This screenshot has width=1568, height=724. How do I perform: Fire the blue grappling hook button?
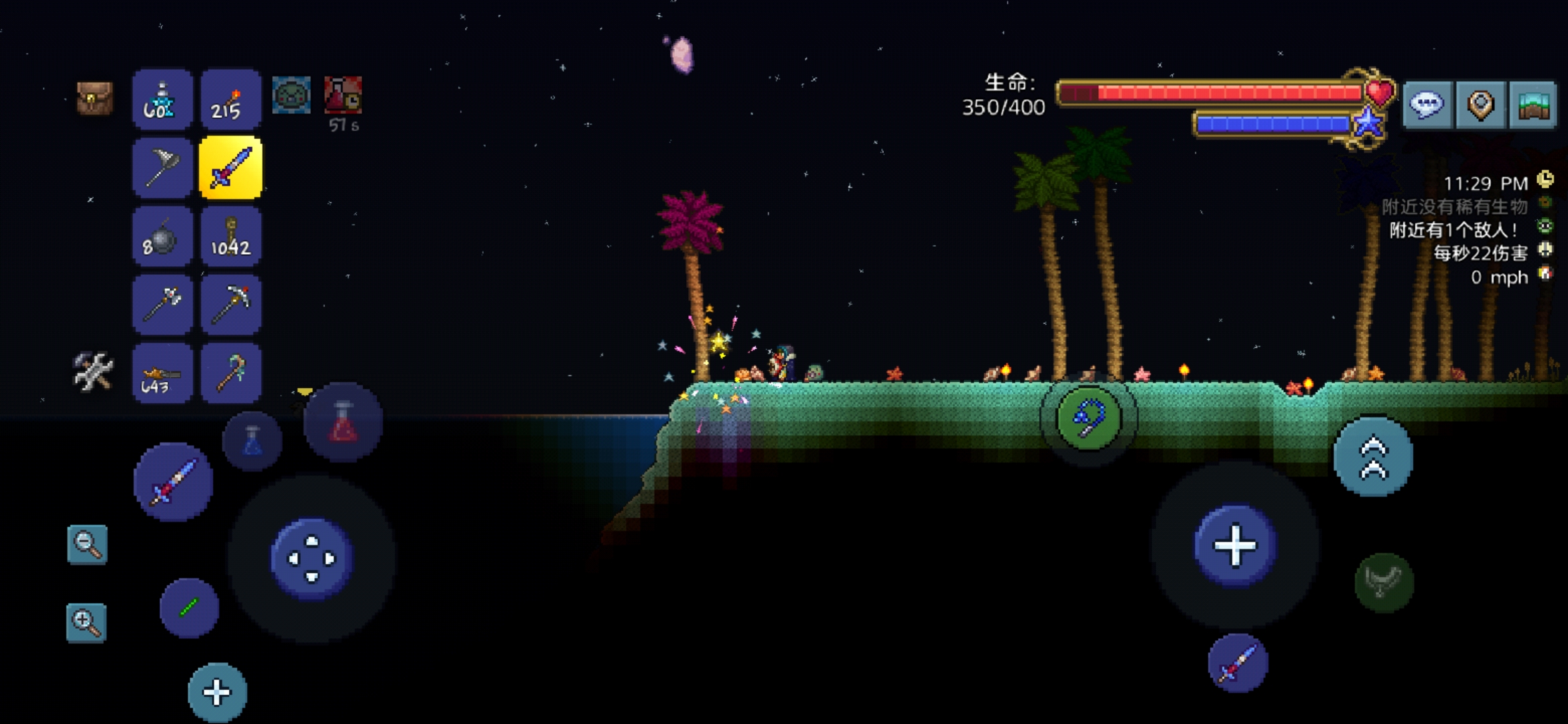(1088, 418)
